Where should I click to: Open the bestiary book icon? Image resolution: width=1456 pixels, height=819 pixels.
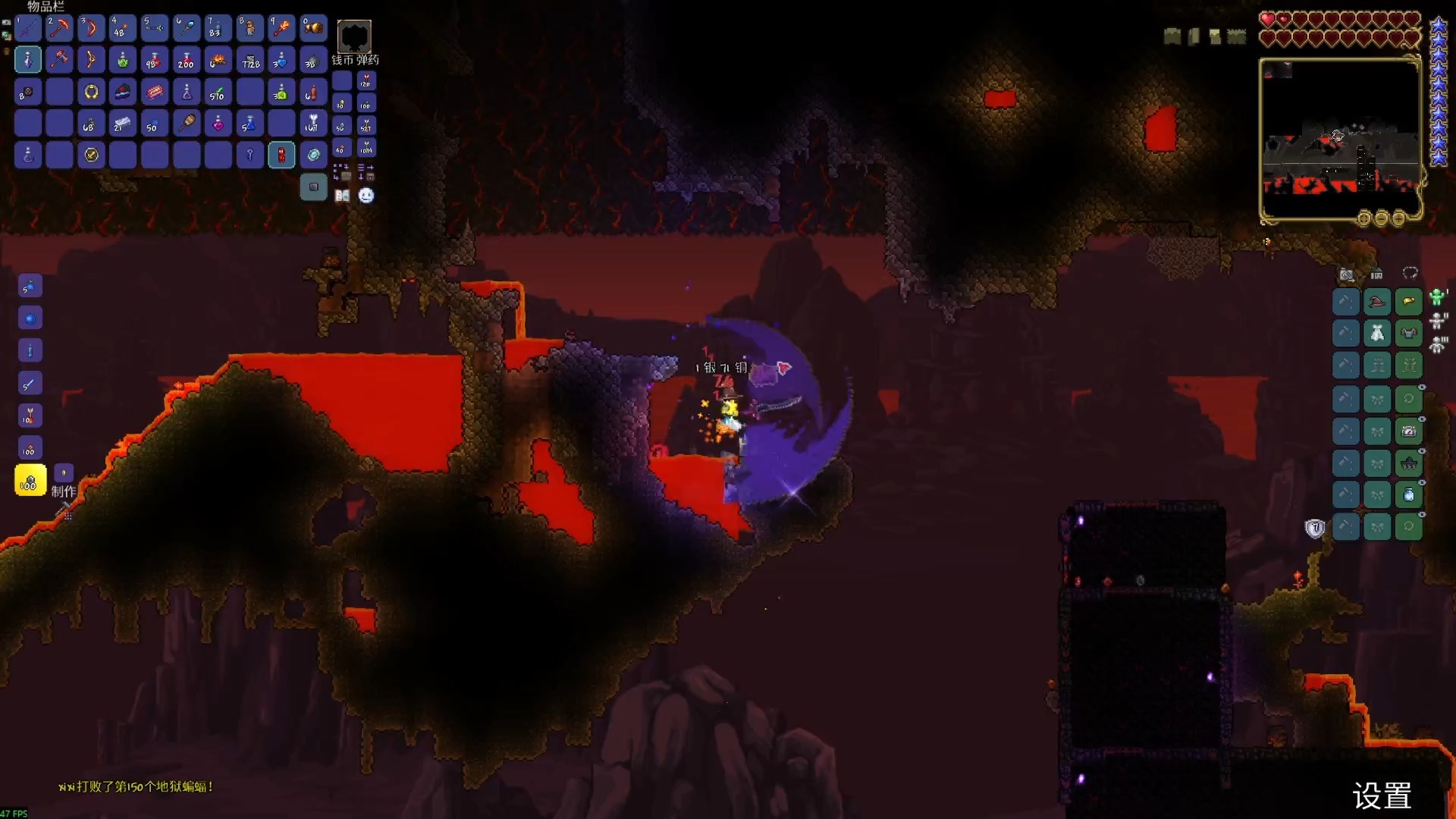click(x=342, y=196)
